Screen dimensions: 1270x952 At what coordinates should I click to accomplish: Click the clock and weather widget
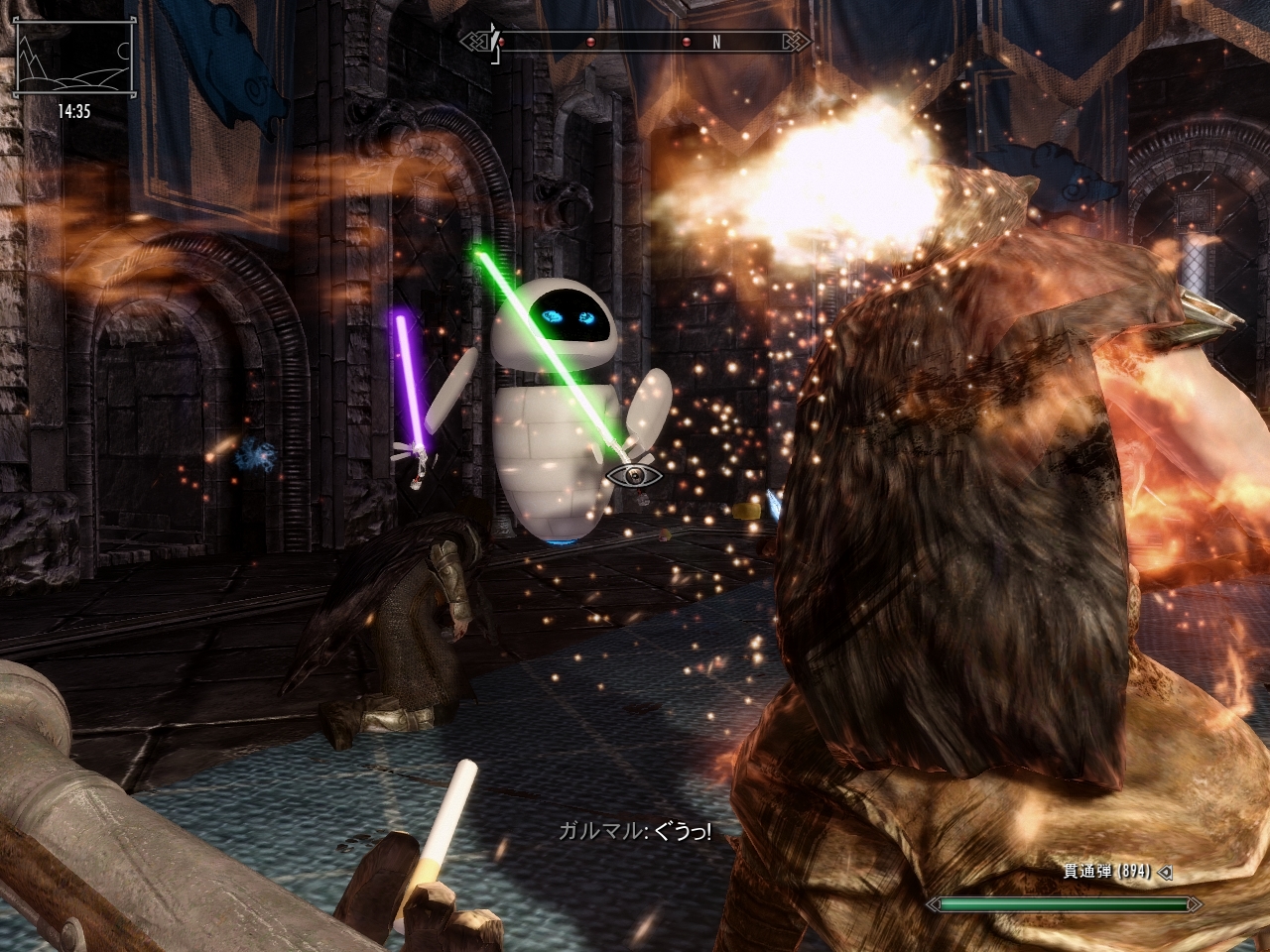74,69
